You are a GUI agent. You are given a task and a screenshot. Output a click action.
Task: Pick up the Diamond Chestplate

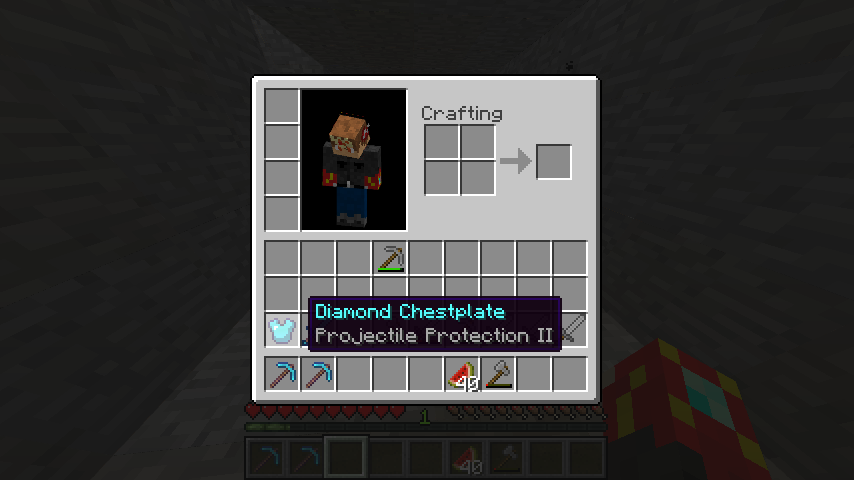(282, 329)
